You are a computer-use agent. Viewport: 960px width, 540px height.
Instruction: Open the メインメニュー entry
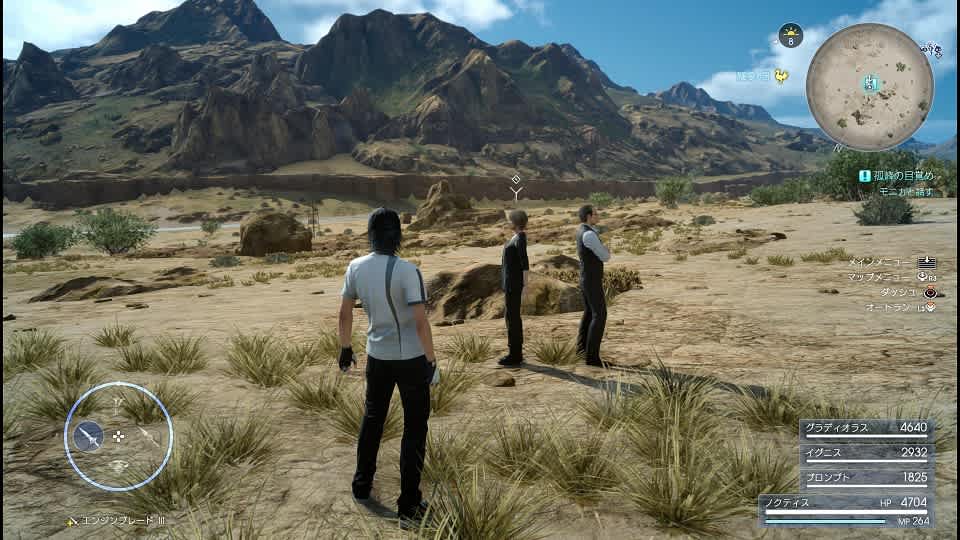[x=892, y=262]
